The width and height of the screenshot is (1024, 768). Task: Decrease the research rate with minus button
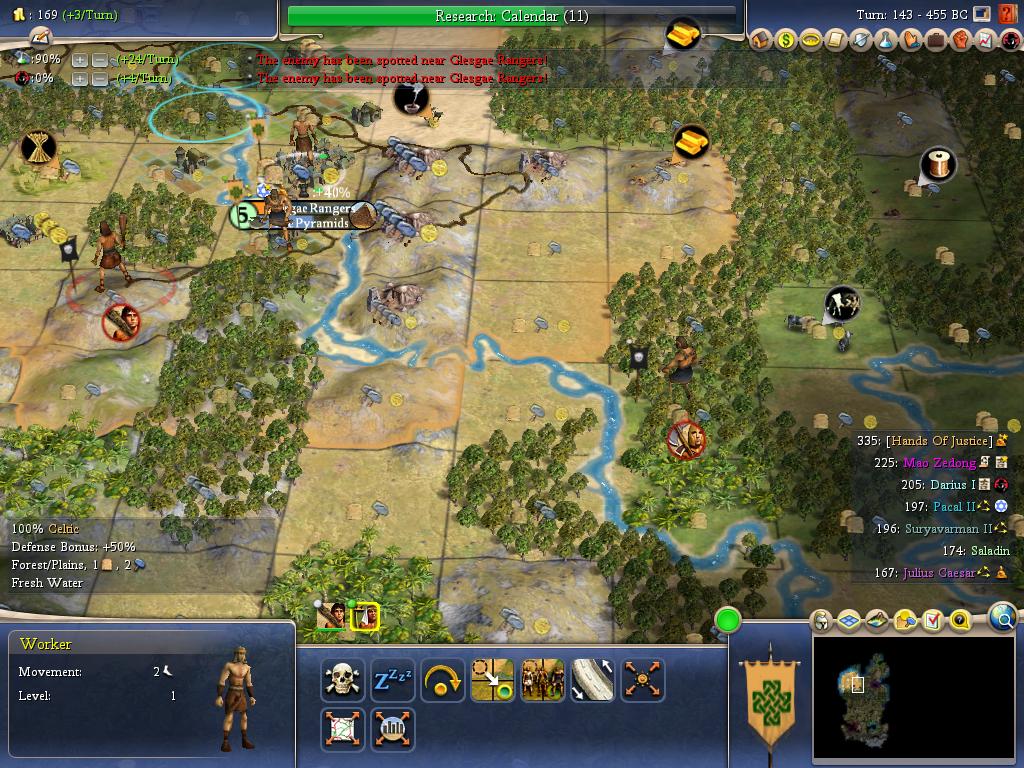pos(100,60)
